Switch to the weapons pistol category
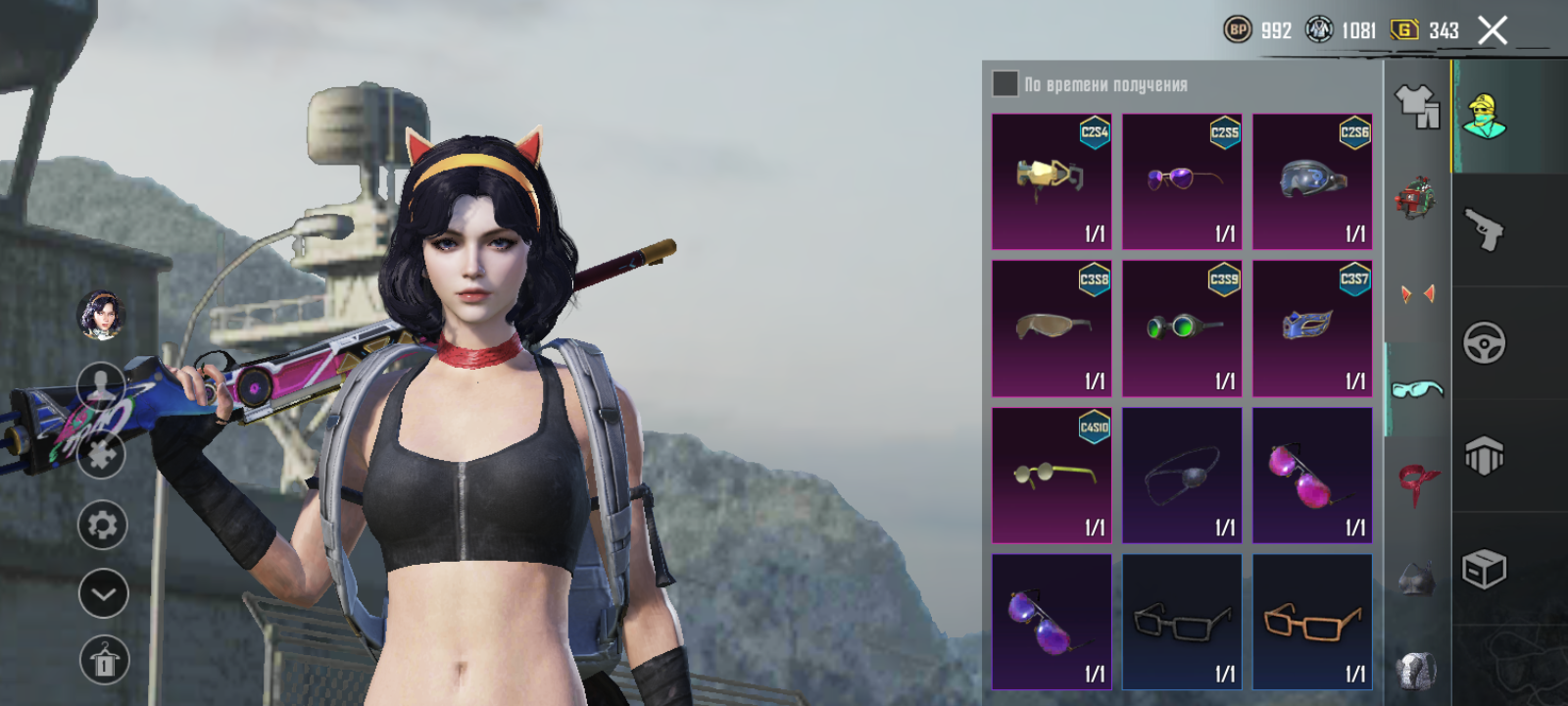The image size is (1568, 706). (x=1485, y=230)
